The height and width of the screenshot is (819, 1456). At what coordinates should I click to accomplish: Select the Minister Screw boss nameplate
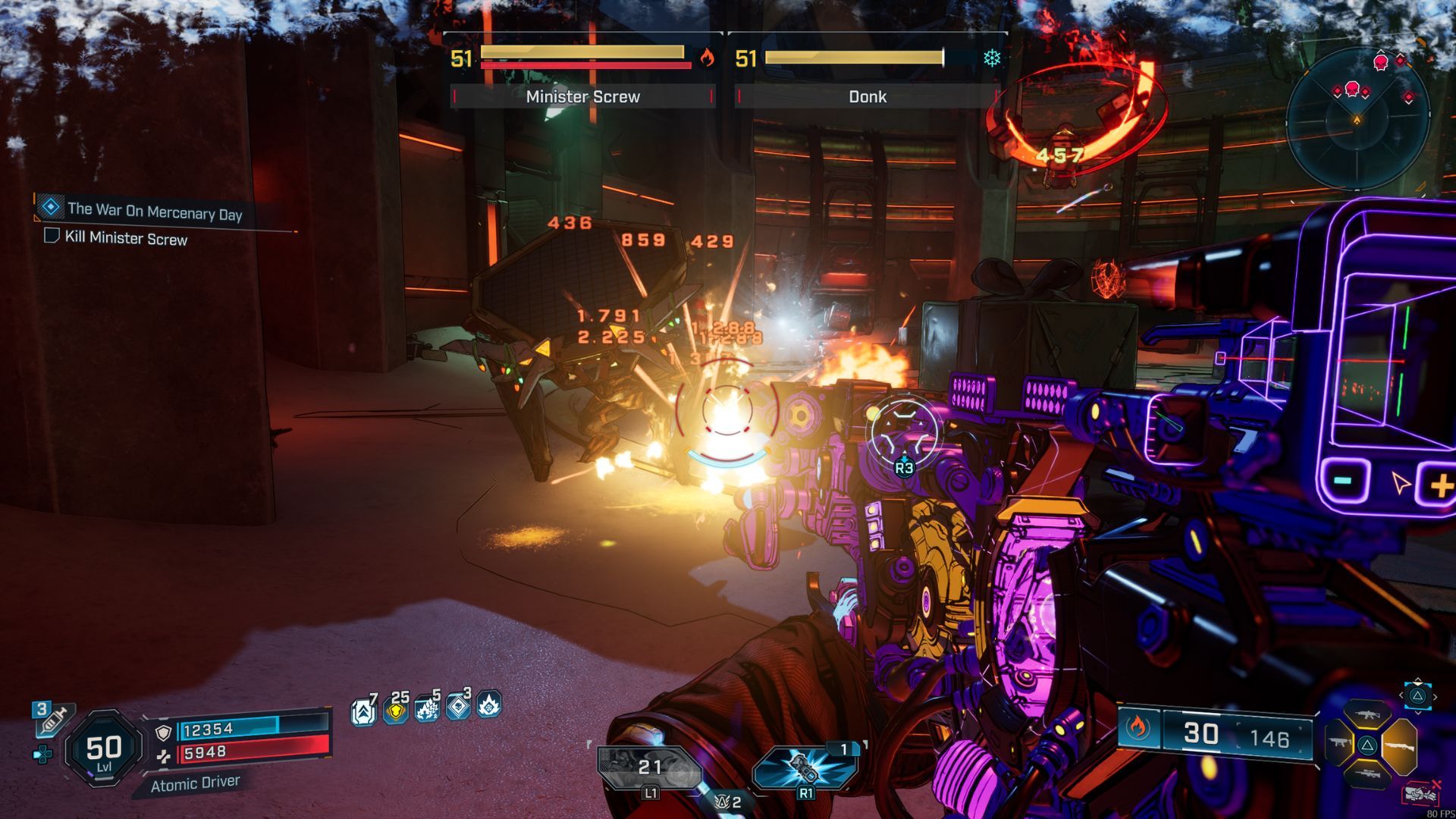tap(582, 96)
